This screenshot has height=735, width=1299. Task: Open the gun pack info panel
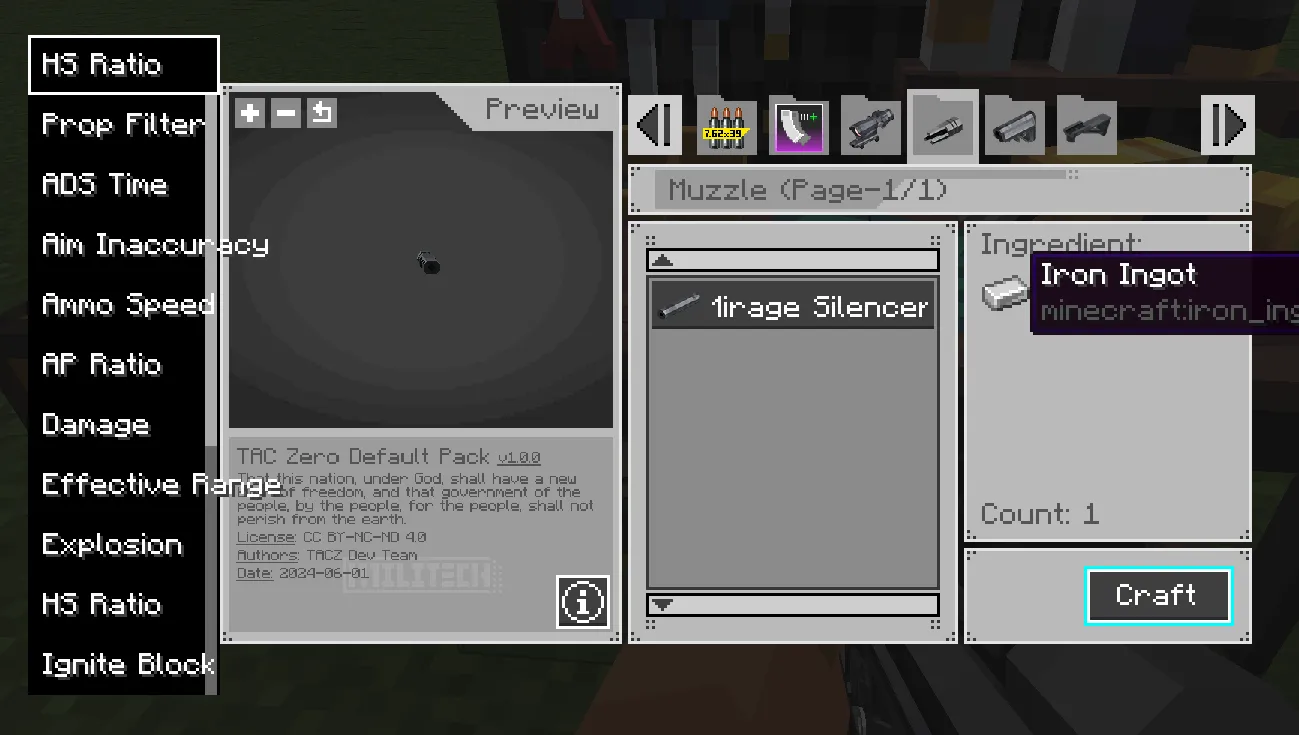tap(583, 602)
